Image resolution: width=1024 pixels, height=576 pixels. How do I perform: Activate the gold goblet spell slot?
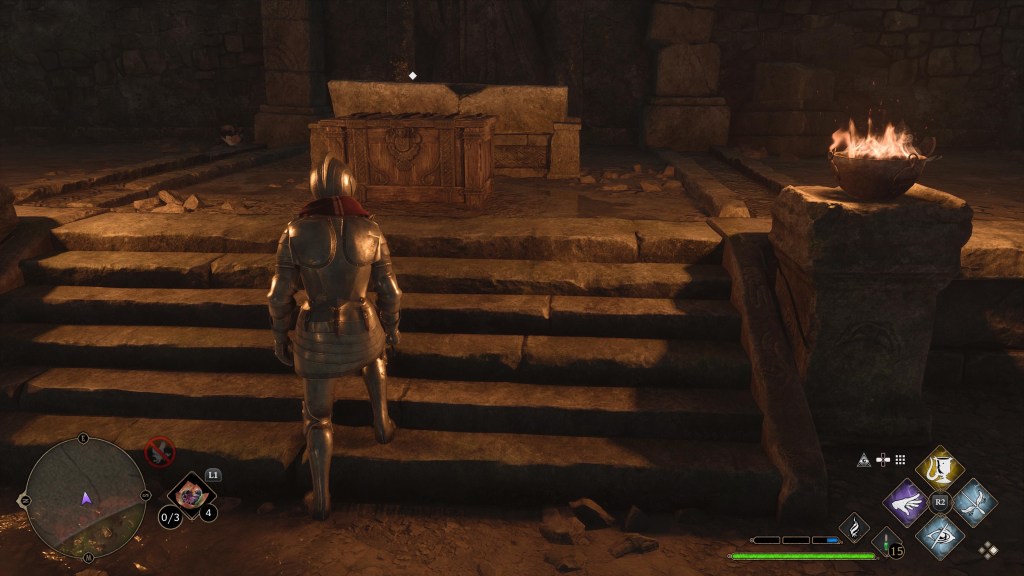pos(939,467)
